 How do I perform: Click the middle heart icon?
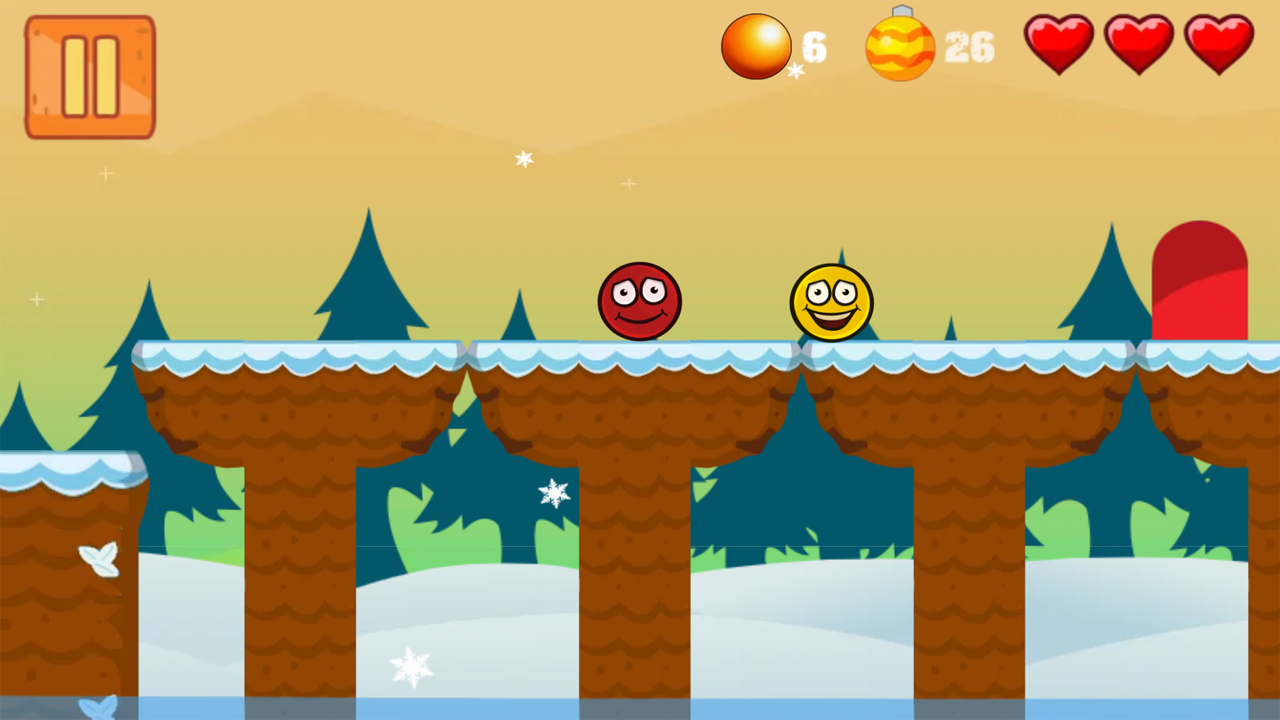tap(1138, 42)
